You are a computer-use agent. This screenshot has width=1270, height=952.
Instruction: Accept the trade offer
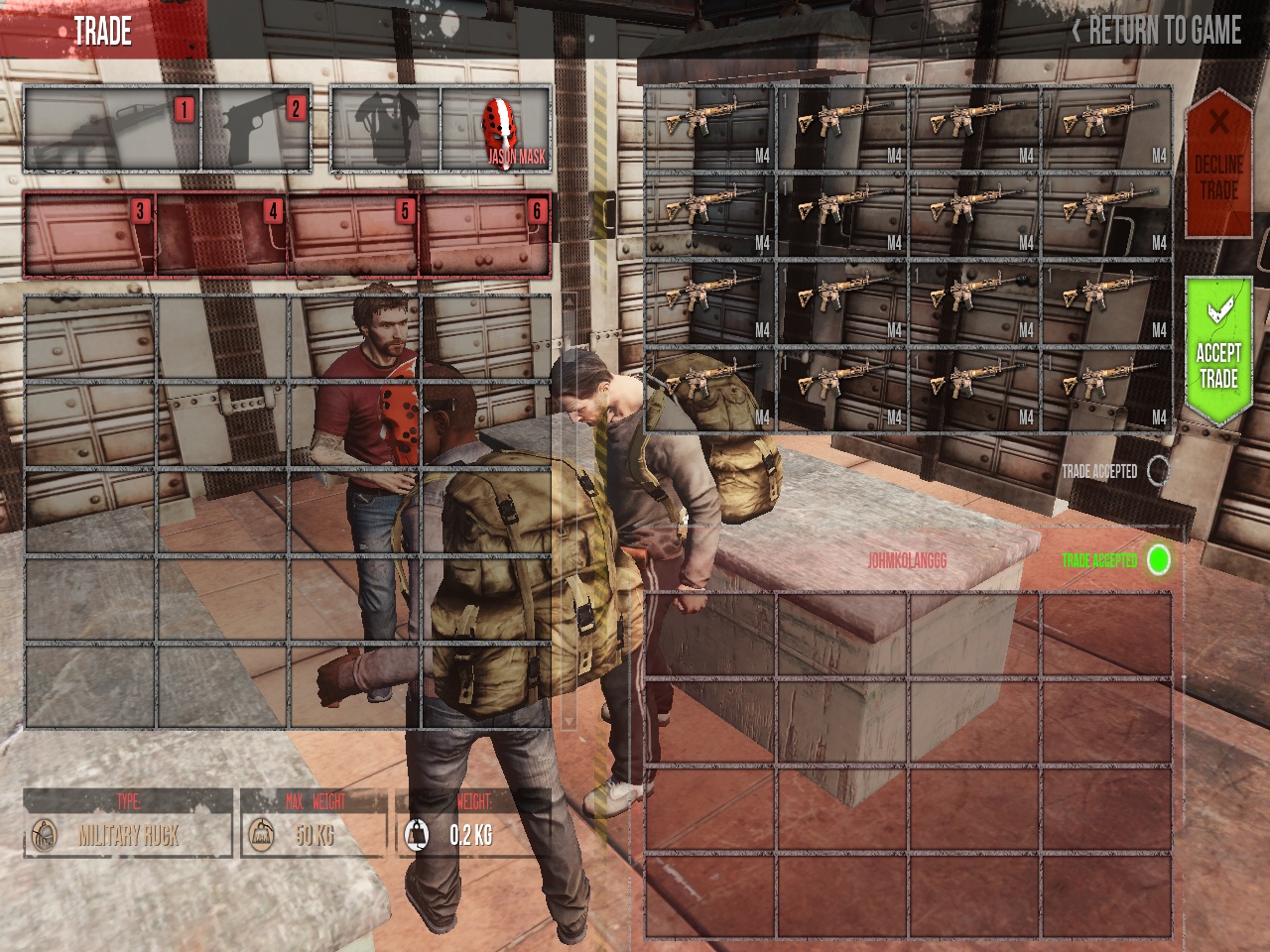(1218, 352)
